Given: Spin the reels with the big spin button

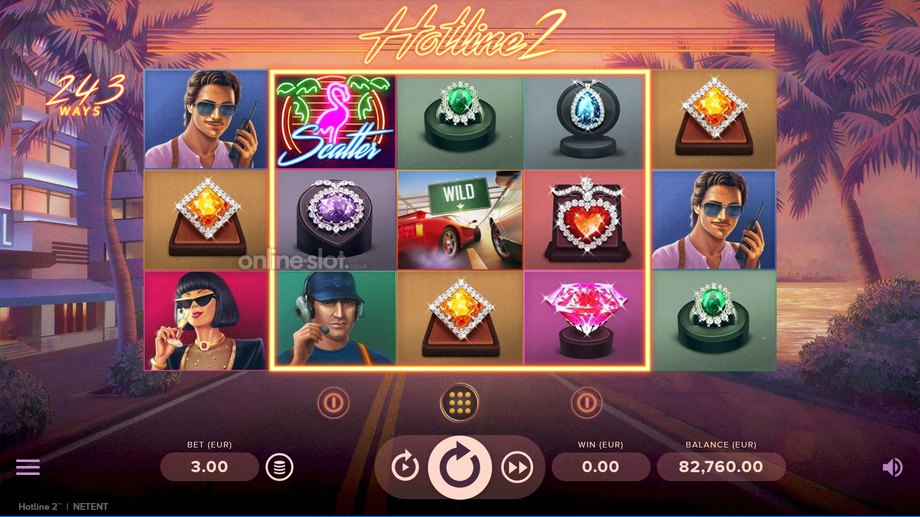Looking at the screenshot, I should pos(460,466).
